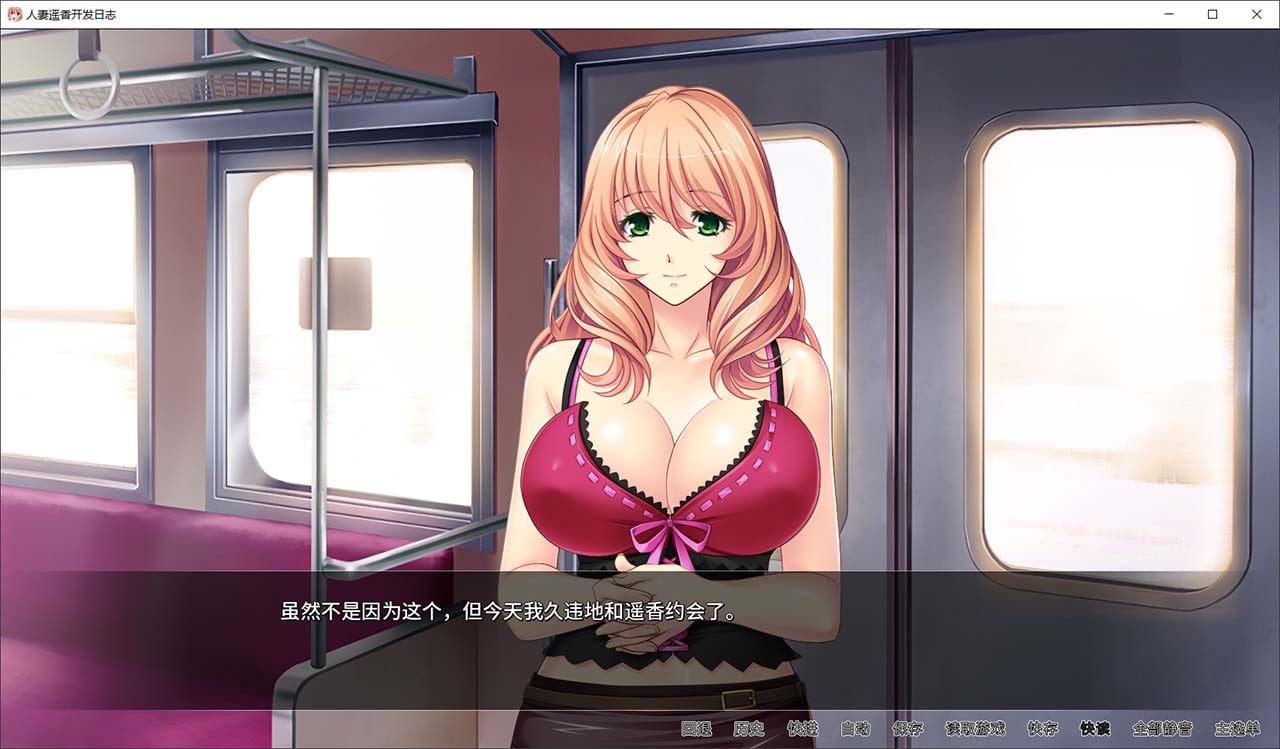Open the 保存 save screen
Viewport: 1280px width, 749px height.
[908, 729]
